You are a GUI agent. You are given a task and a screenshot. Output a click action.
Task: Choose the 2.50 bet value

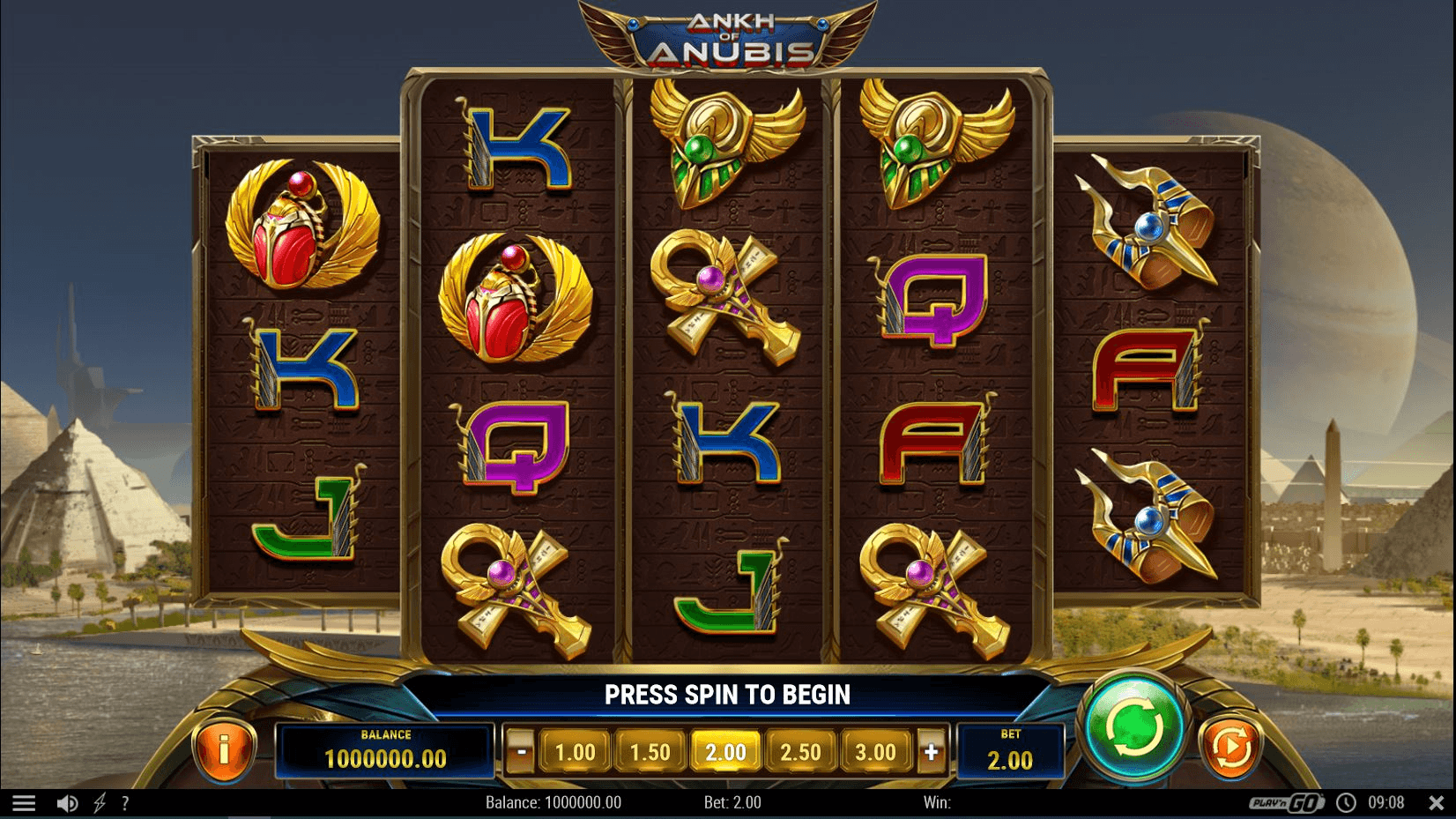click(x=800, y=751)
